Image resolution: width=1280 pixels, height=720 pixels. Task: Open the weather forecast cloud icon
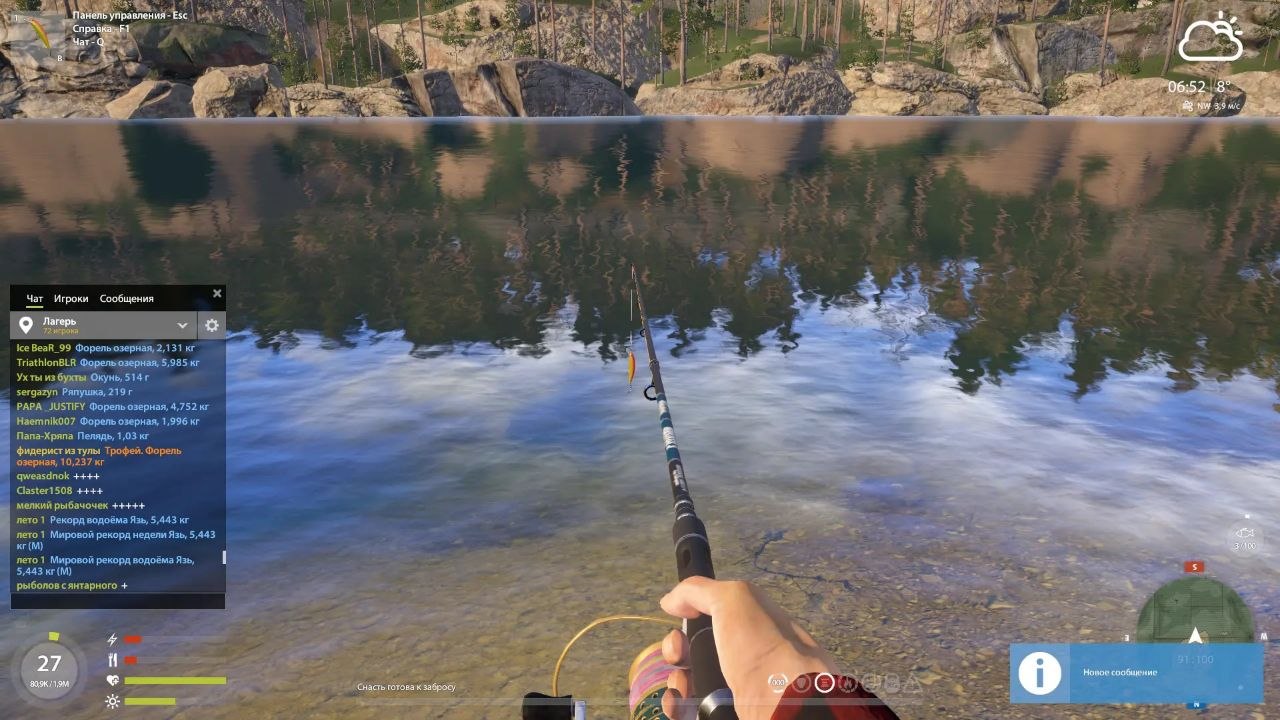(1210, 40)
